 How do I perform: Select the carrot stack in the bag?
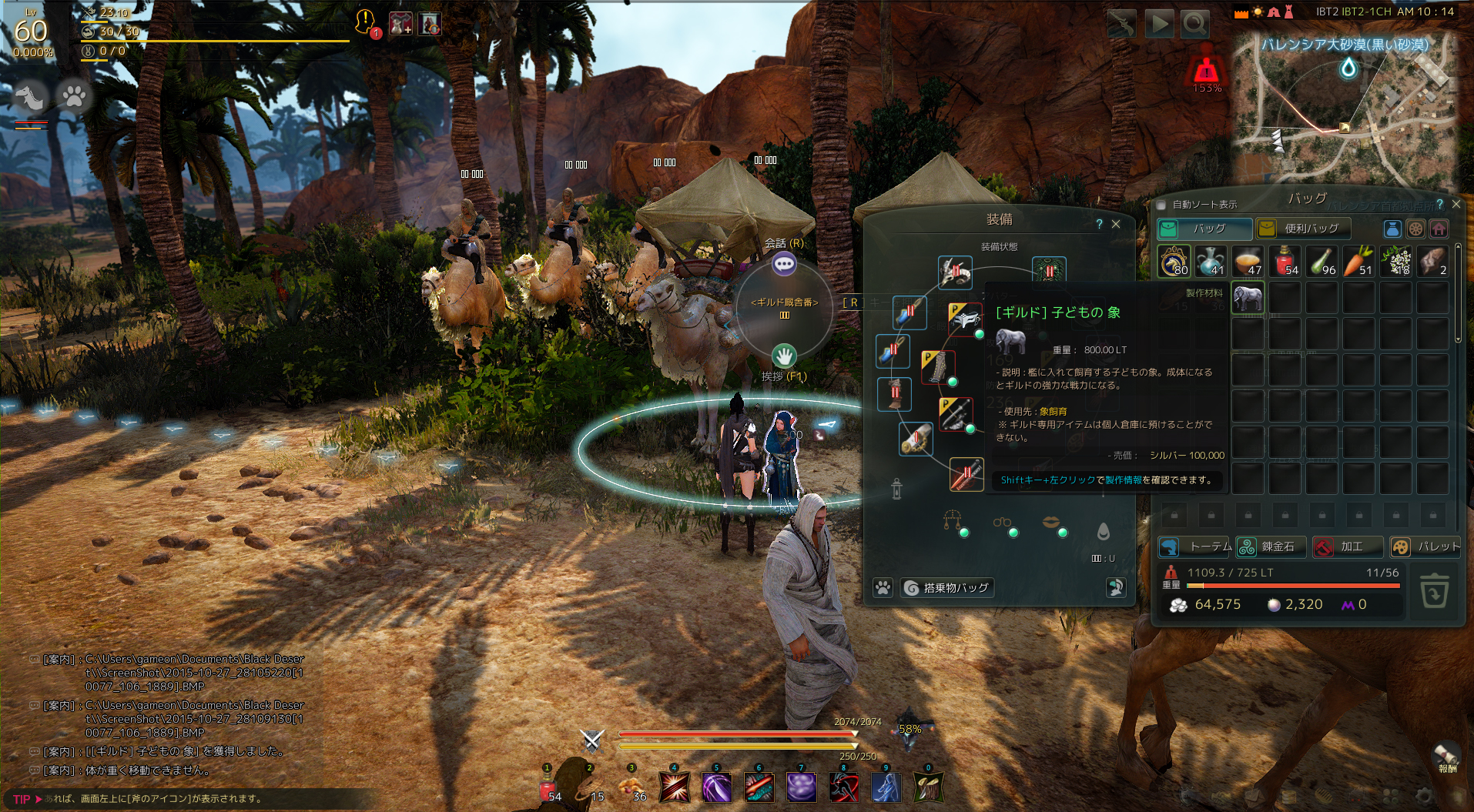point(1359,261)
